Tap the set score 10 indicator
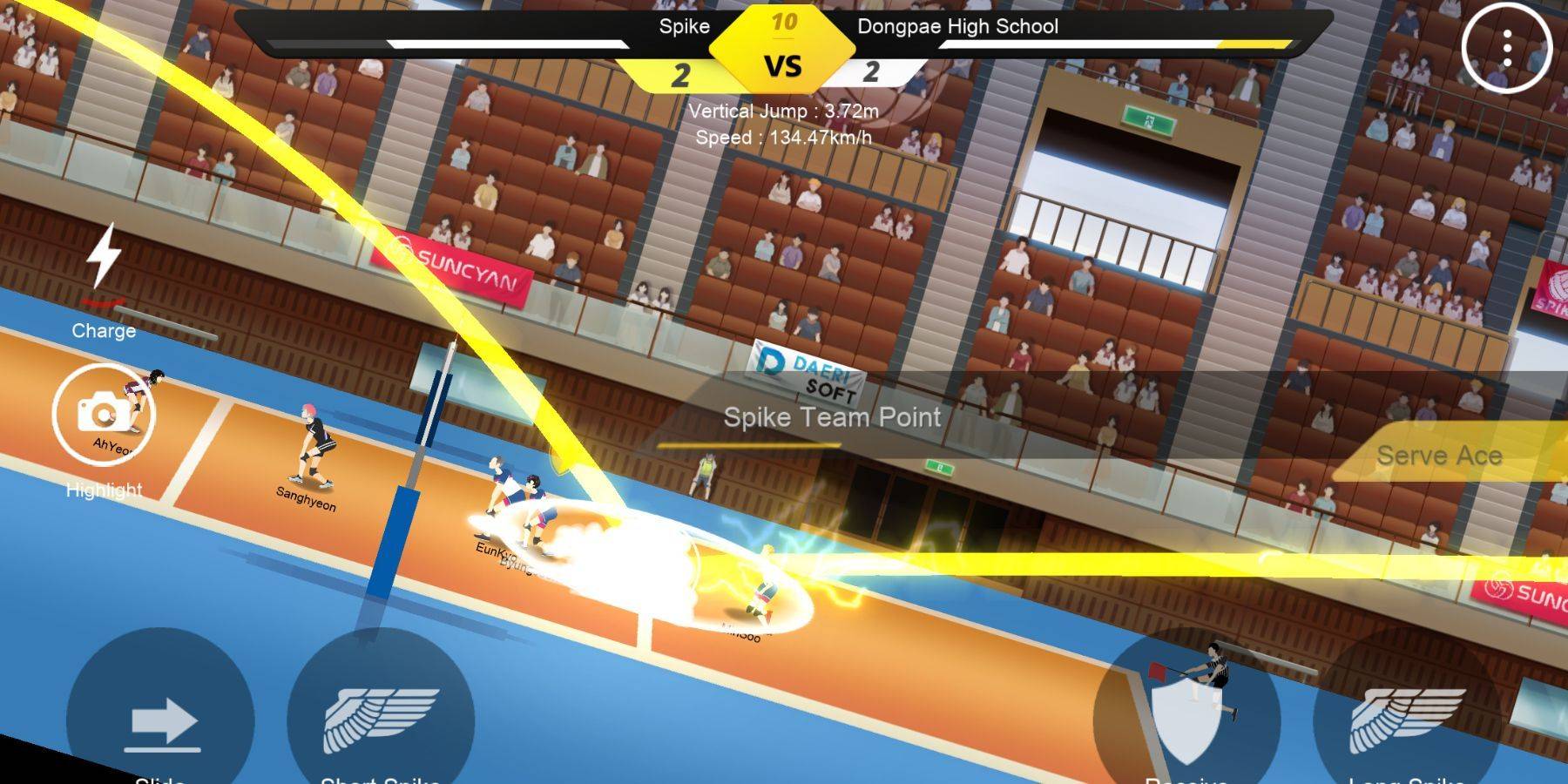The height and width of the screenshot is (784, 1568). 783,23
